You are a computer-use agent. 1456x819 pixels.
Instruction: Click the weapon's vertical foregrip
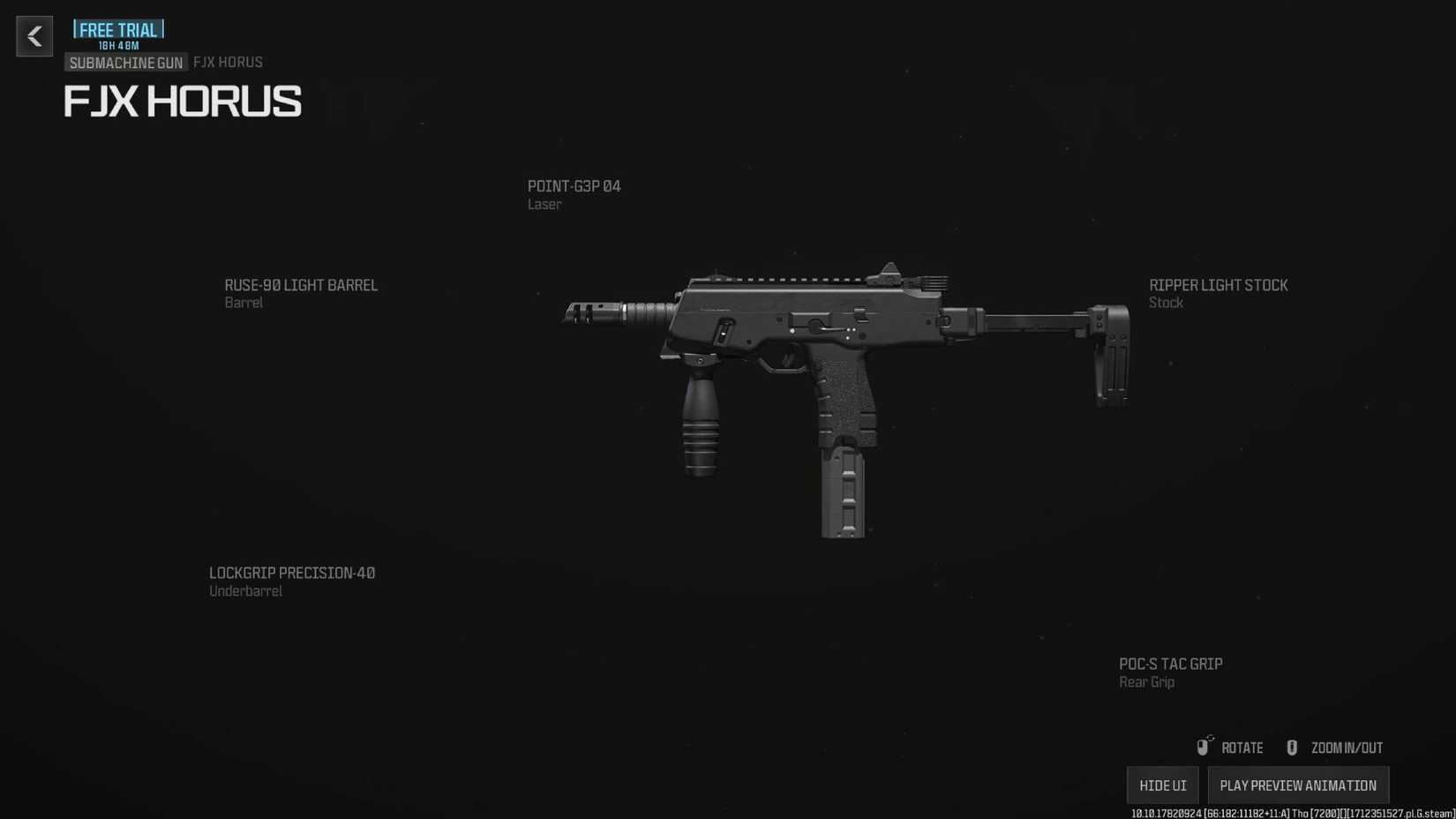click(x=702, y=432)
